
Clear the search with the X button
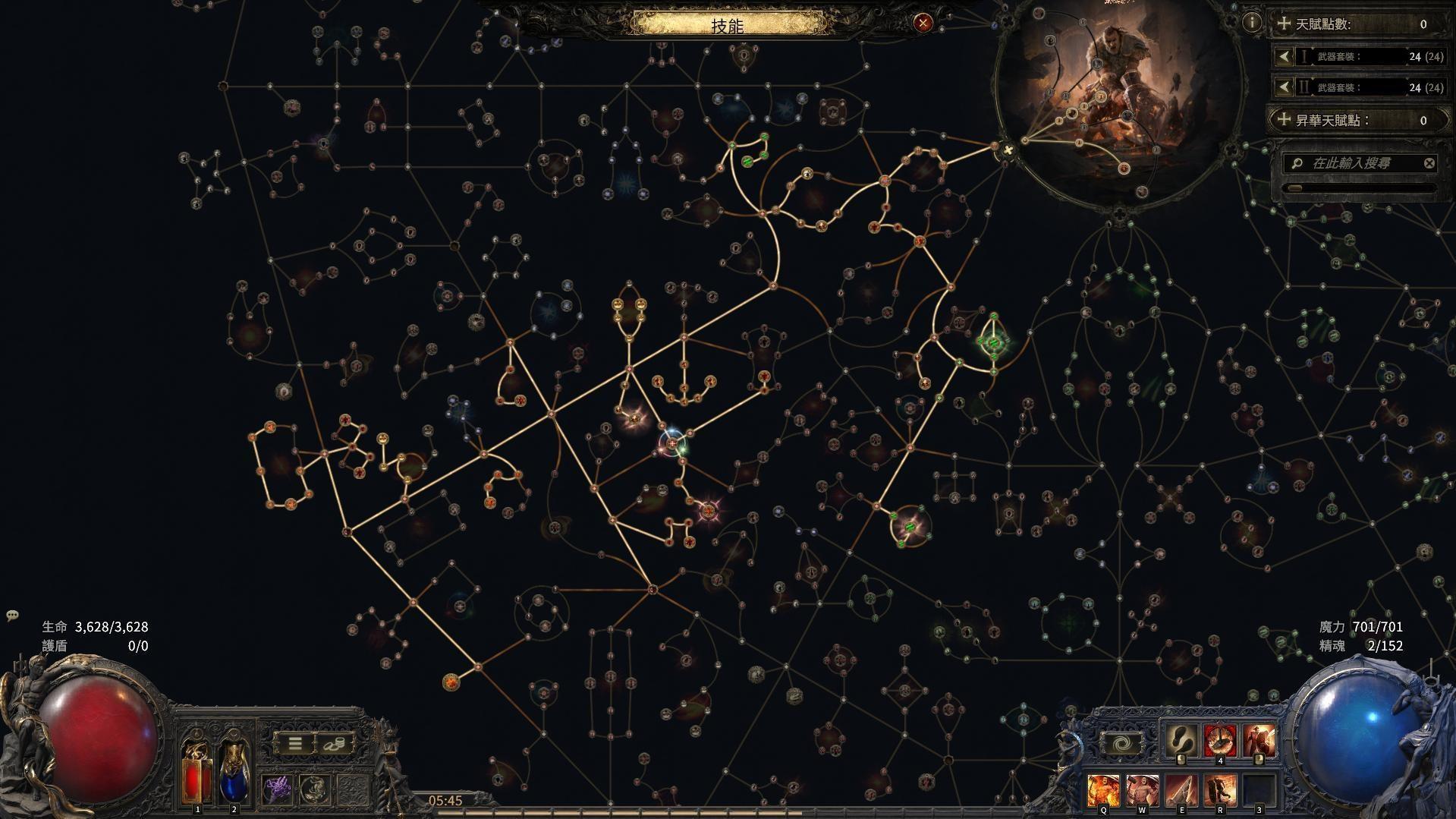[x=1429, y=162]
